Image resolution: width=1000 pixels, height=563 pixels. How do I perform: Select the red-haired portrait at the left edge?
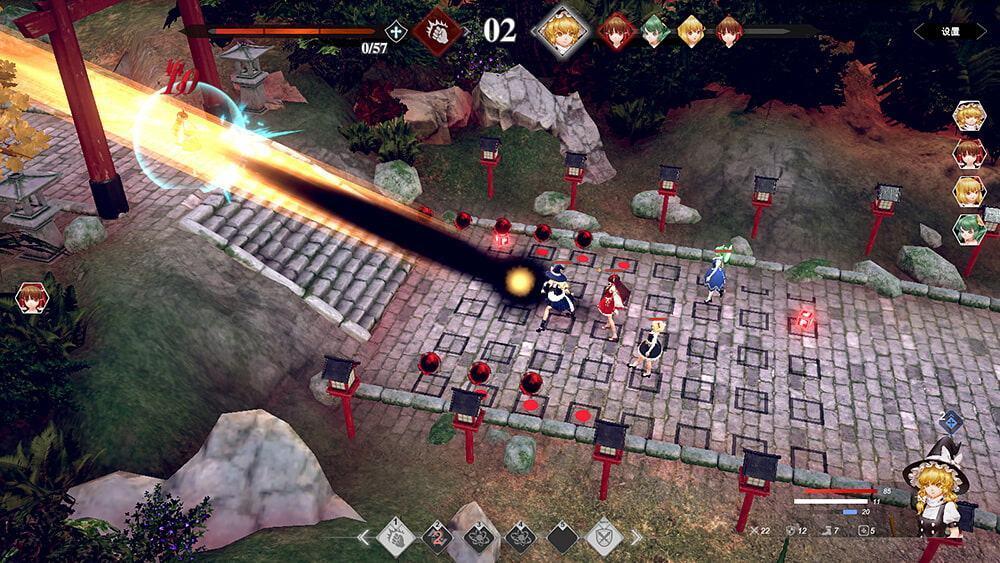point(31,298)
